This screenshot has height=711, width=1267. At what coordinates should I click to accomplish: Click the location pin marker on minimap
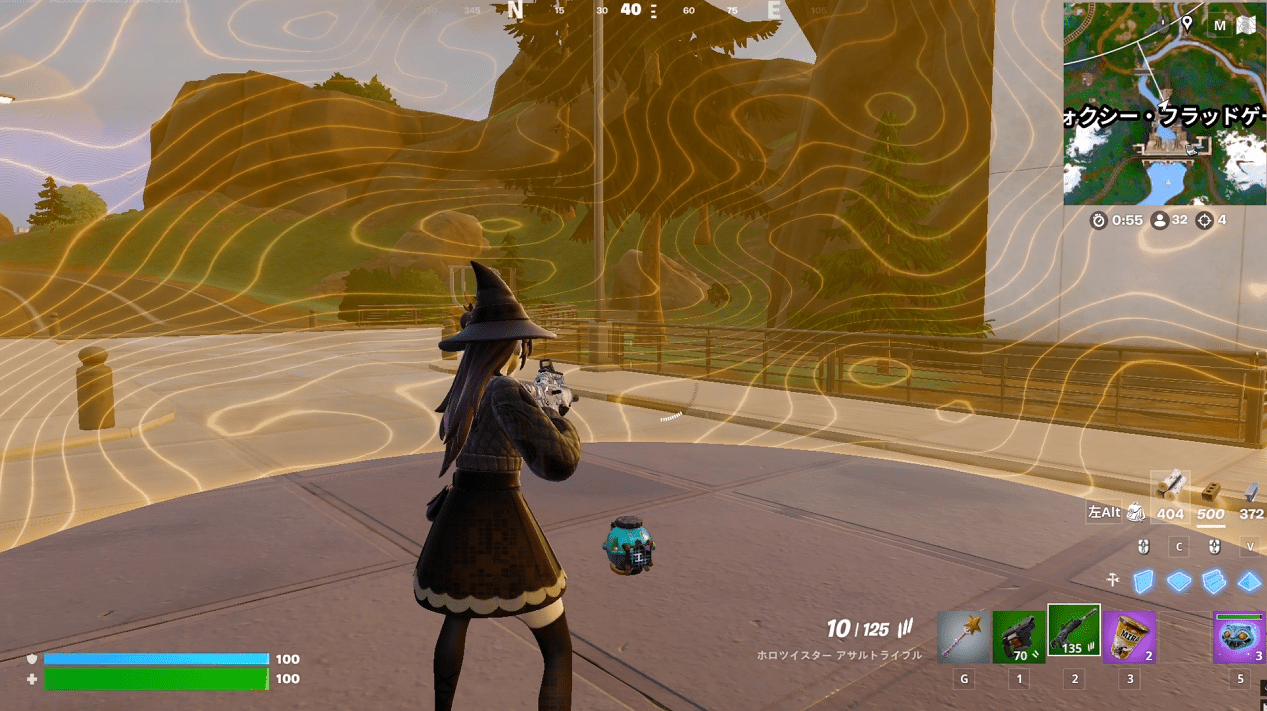pyautogui.click(x=1186, y=23)
